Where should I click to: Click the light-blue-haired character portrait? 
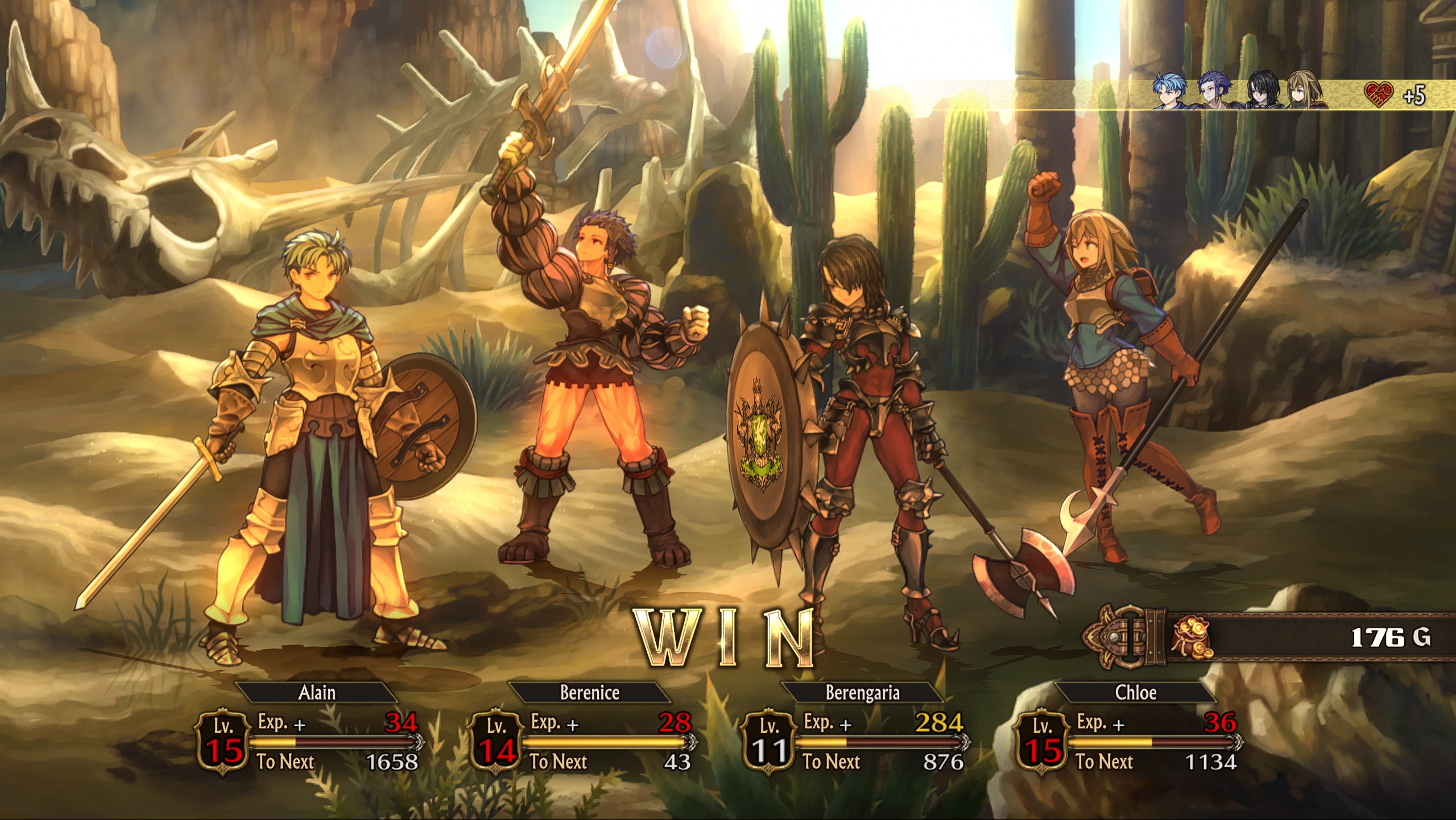point(1171,92)
